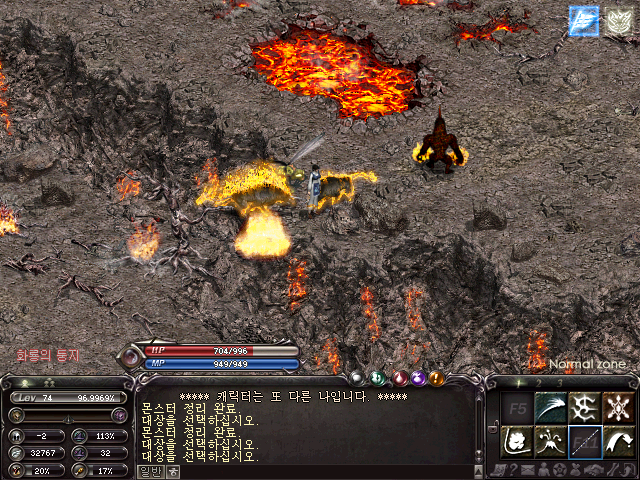Select the 일반 chat tab
Screen dimensions: 640x480
point(149,472)
